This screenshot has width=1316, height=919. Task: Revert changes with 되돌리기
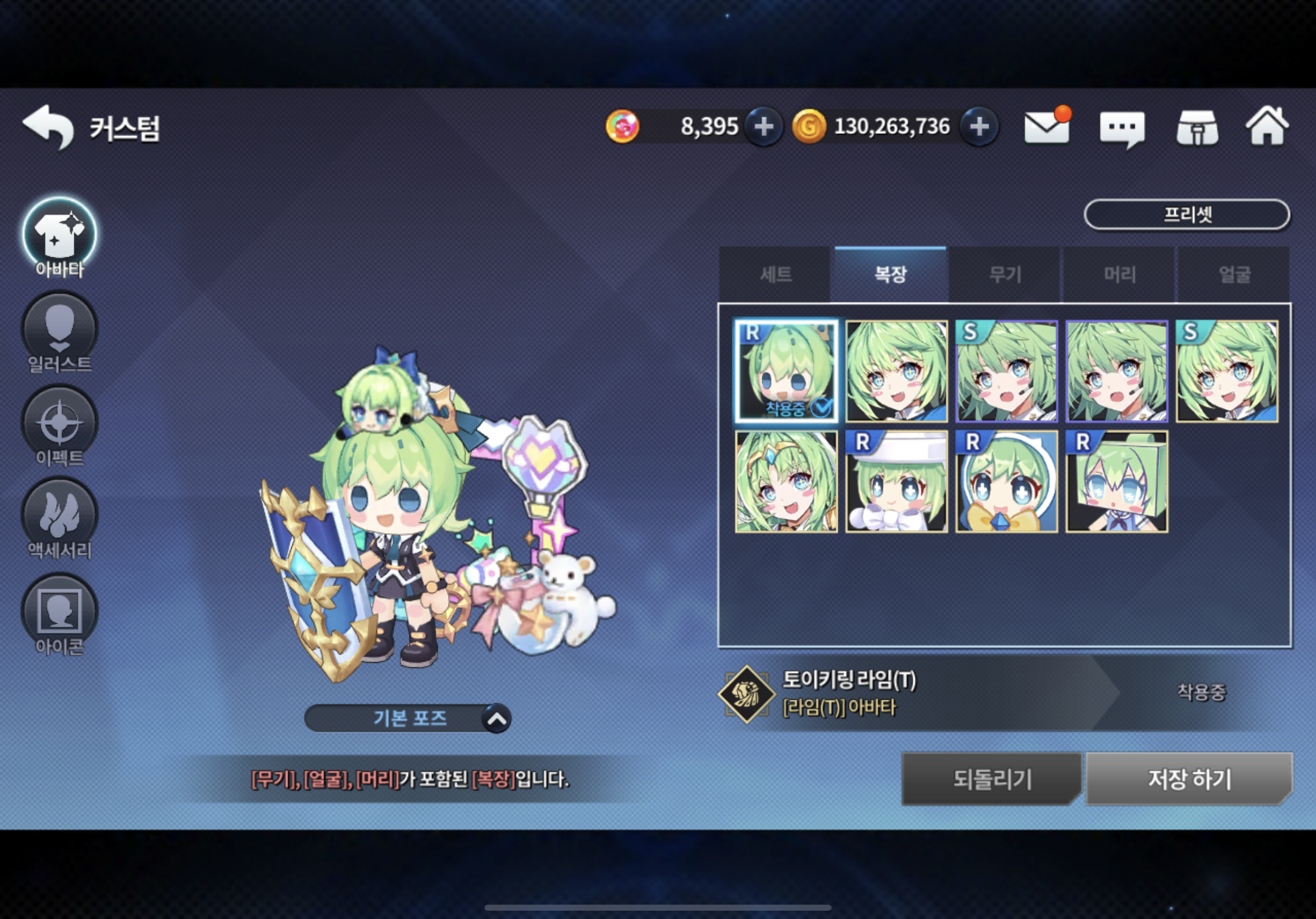pyautogui.click(x=991, y=779)
